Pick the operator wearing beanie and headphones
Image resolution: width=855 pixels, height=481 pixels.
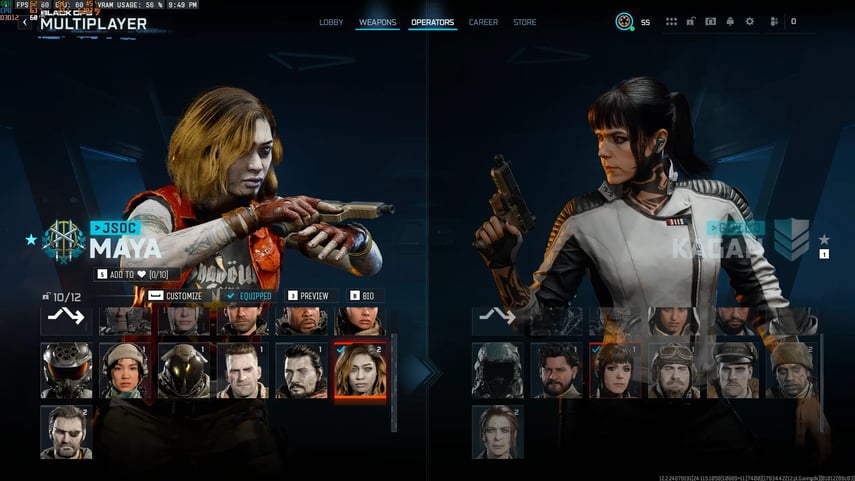(124, 371)
